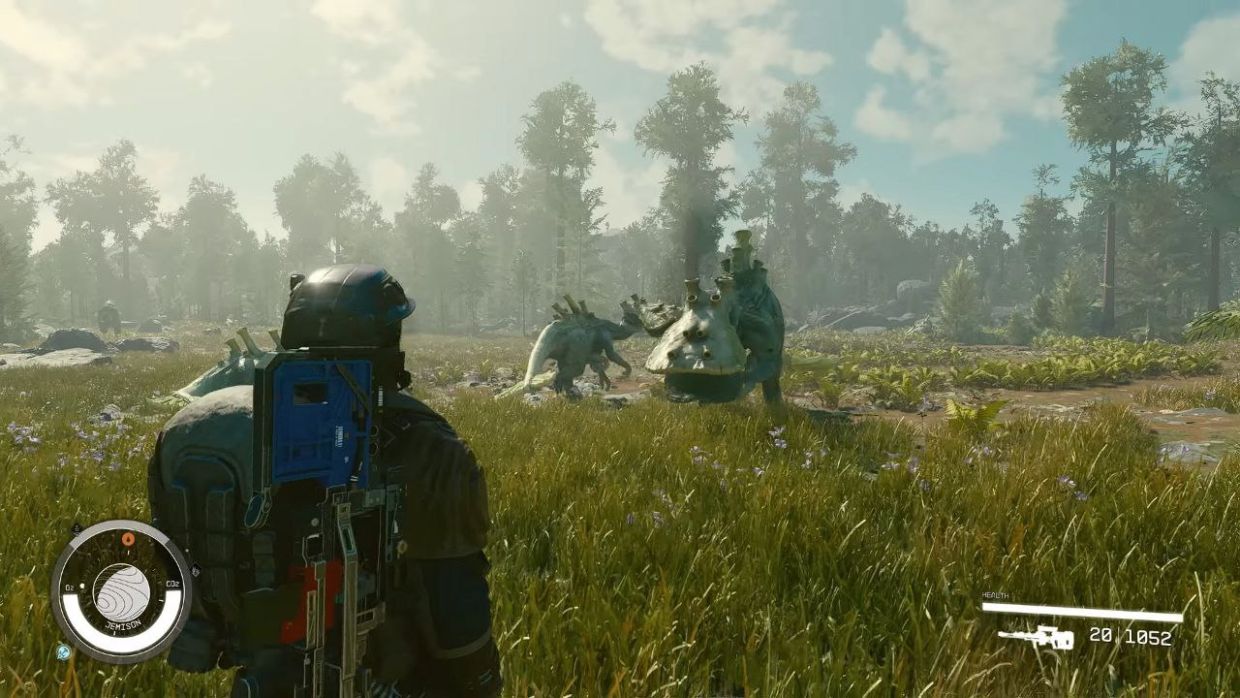This screenshot has width=1240, height=698.
Task: Click the Jemison planet compass watch
Action: click(x=121, y=591)
